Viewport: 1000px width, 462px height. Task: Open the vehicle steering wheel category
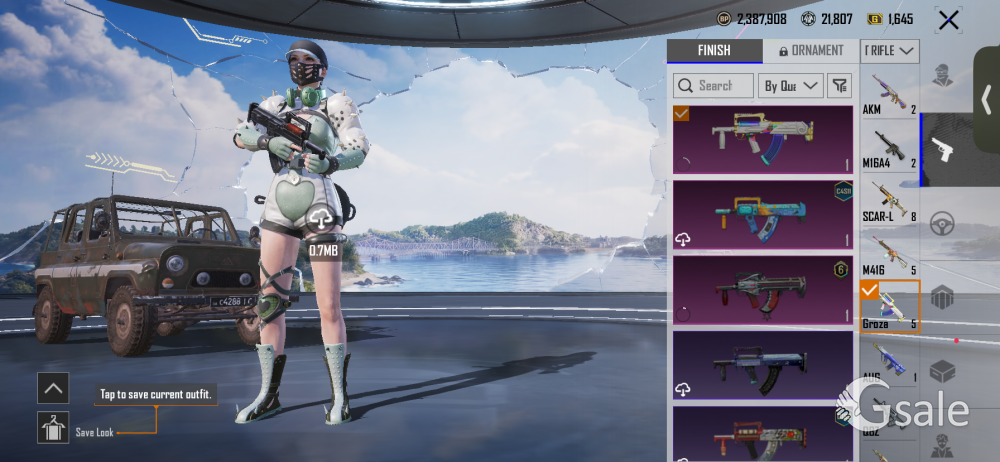(942, 223)
